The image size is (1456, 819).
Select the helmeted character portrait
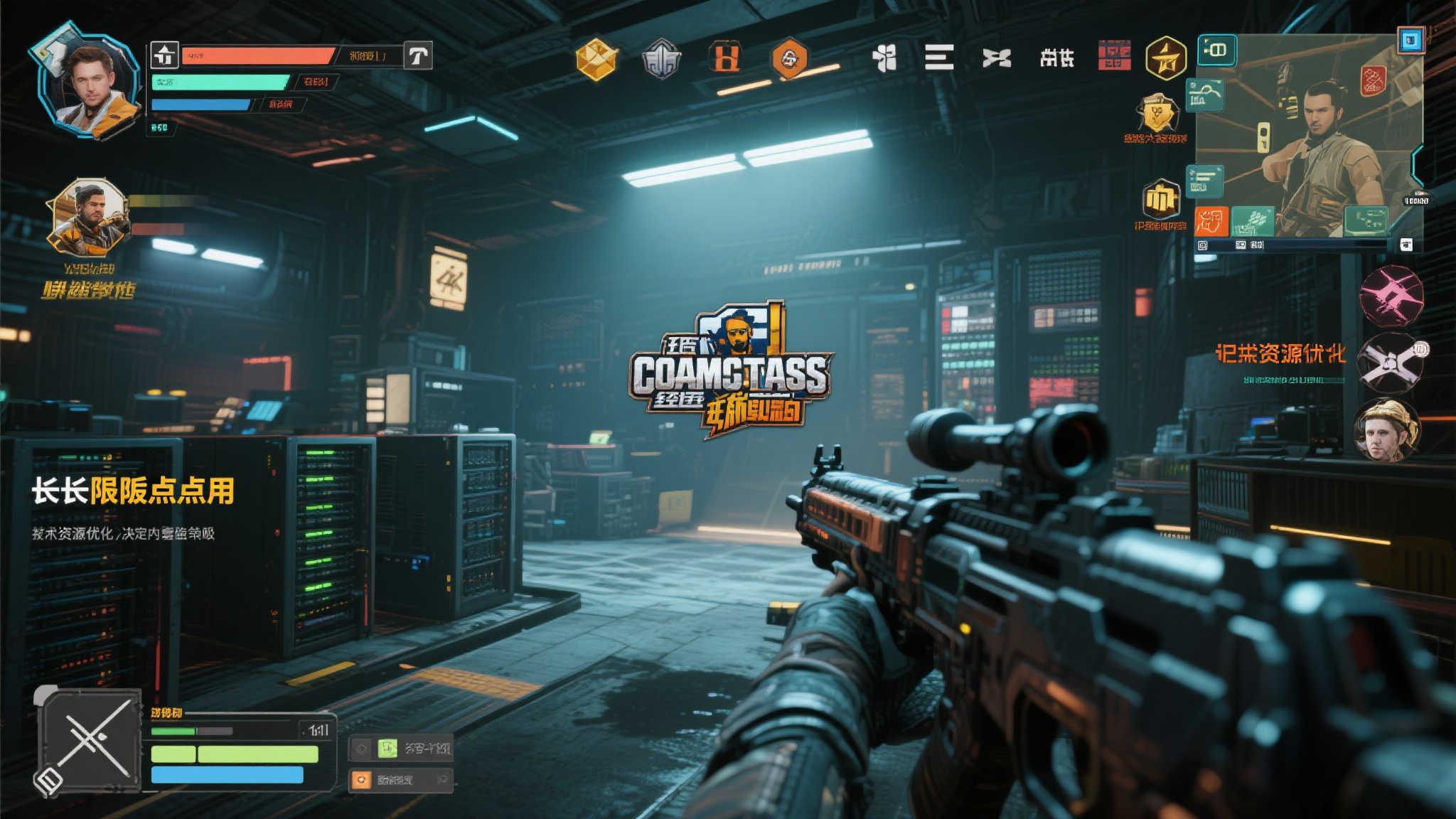[x=1386, y=429]
